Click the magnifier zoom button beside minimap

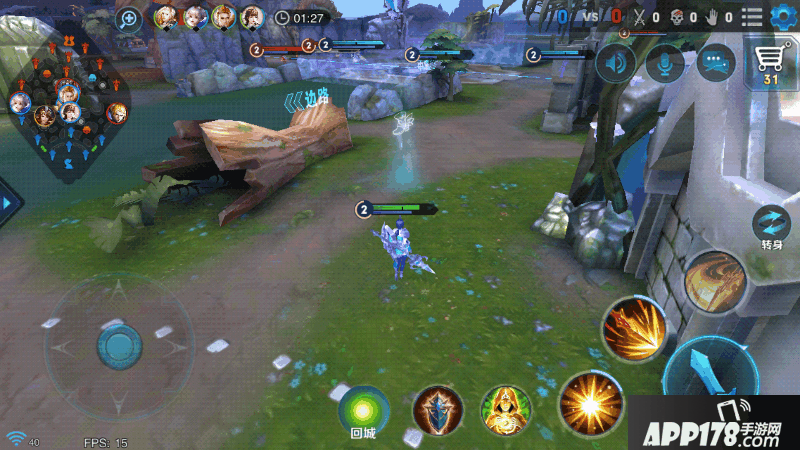tap(130, 18)
